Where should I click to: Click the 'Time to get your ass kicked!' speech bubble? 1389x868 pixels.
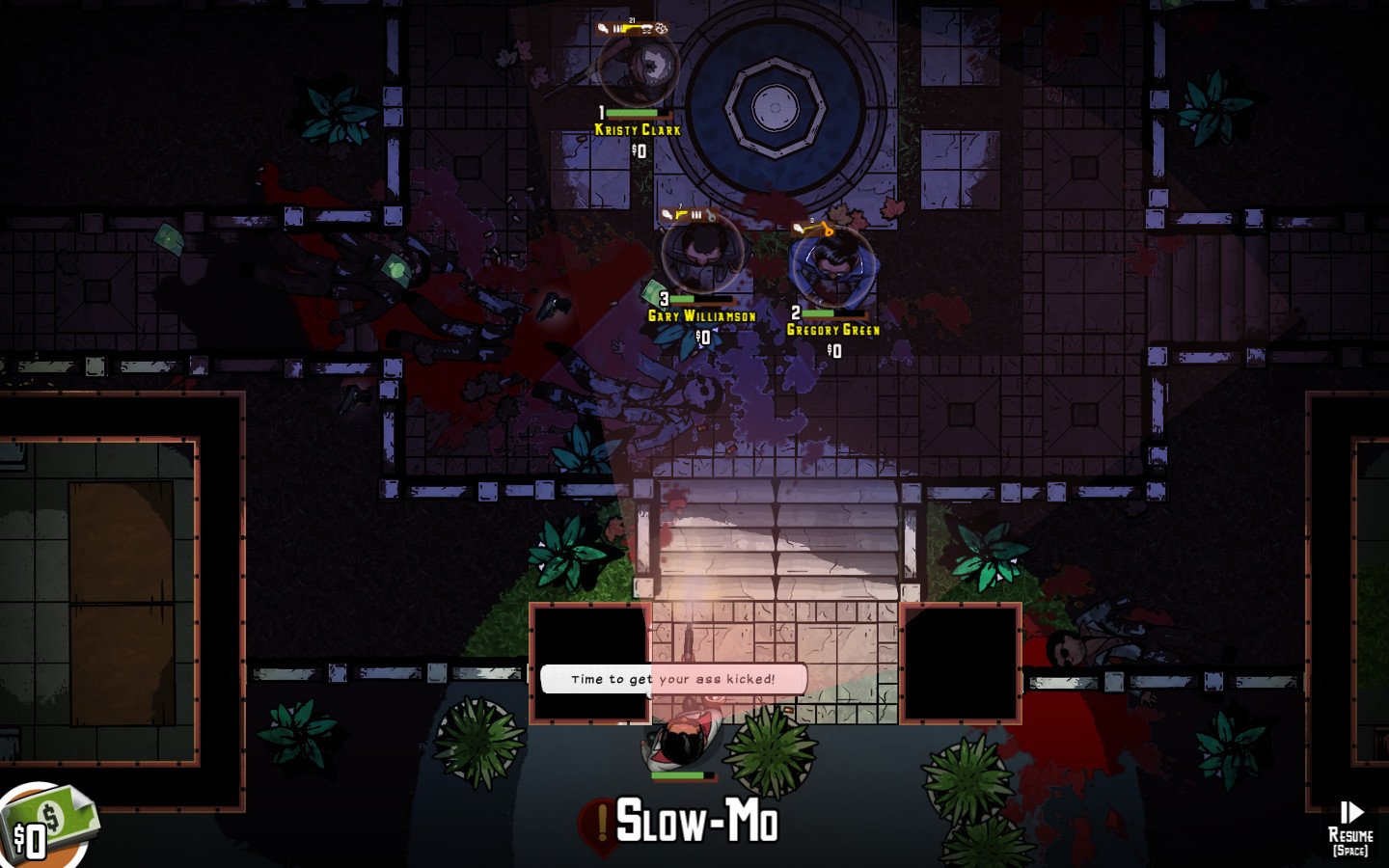point(675,679)
